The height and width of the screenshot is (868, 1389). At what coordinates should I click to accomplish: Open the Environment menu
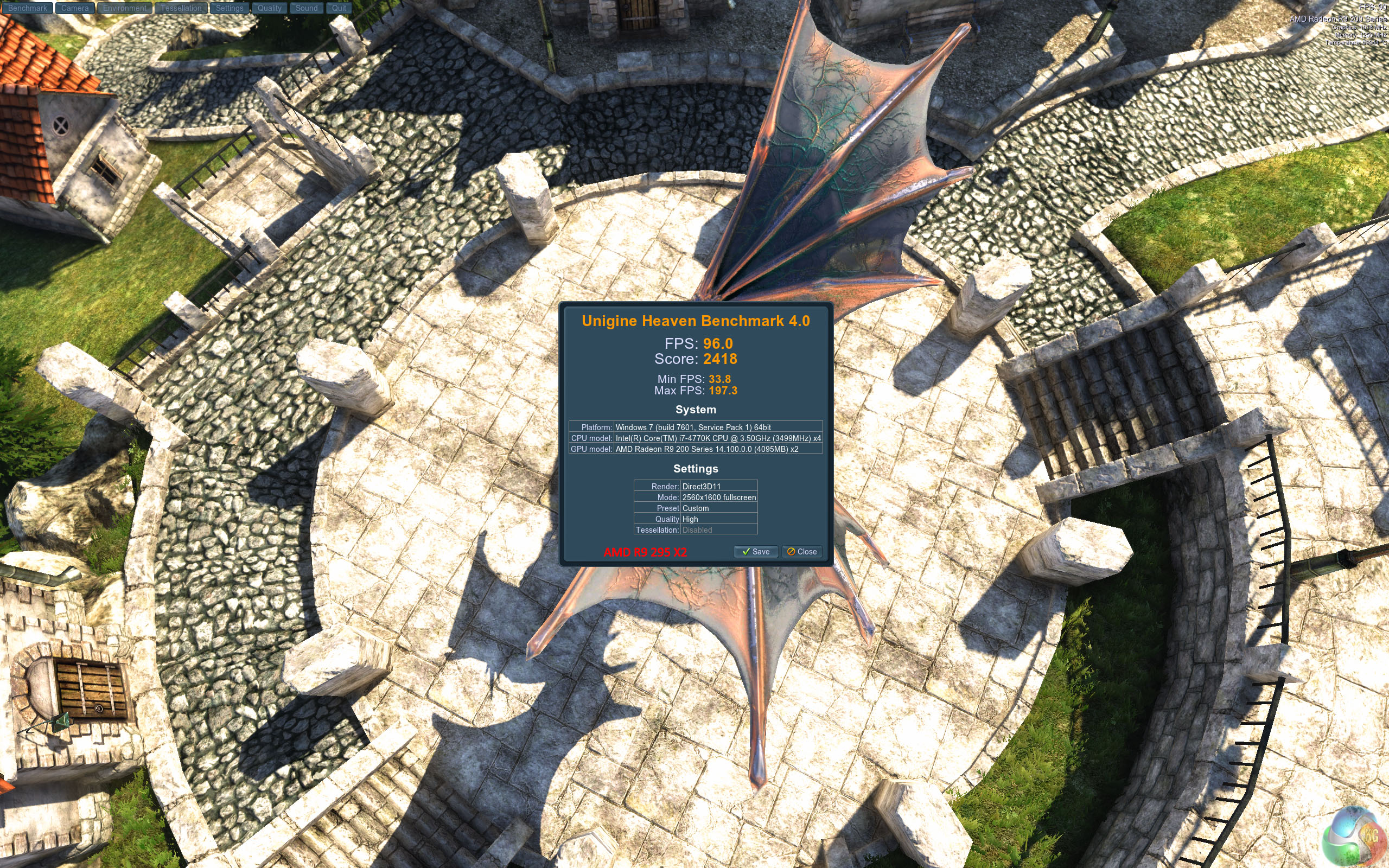(125, 8)
